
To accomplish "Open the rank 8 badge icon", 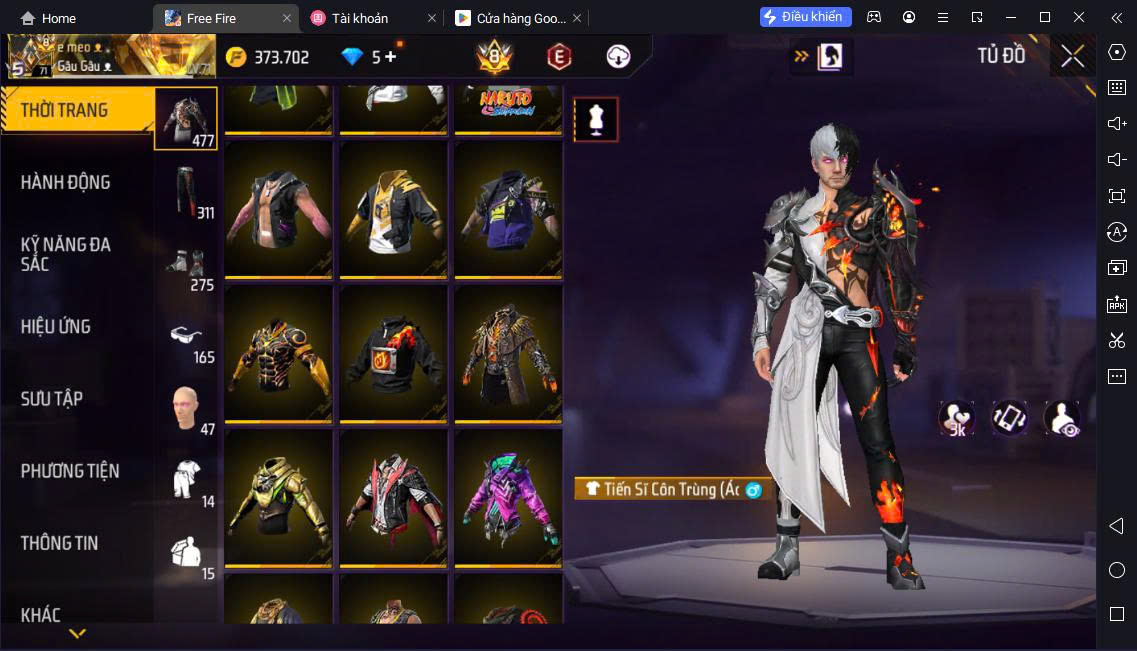I will (x=494, y=57).
